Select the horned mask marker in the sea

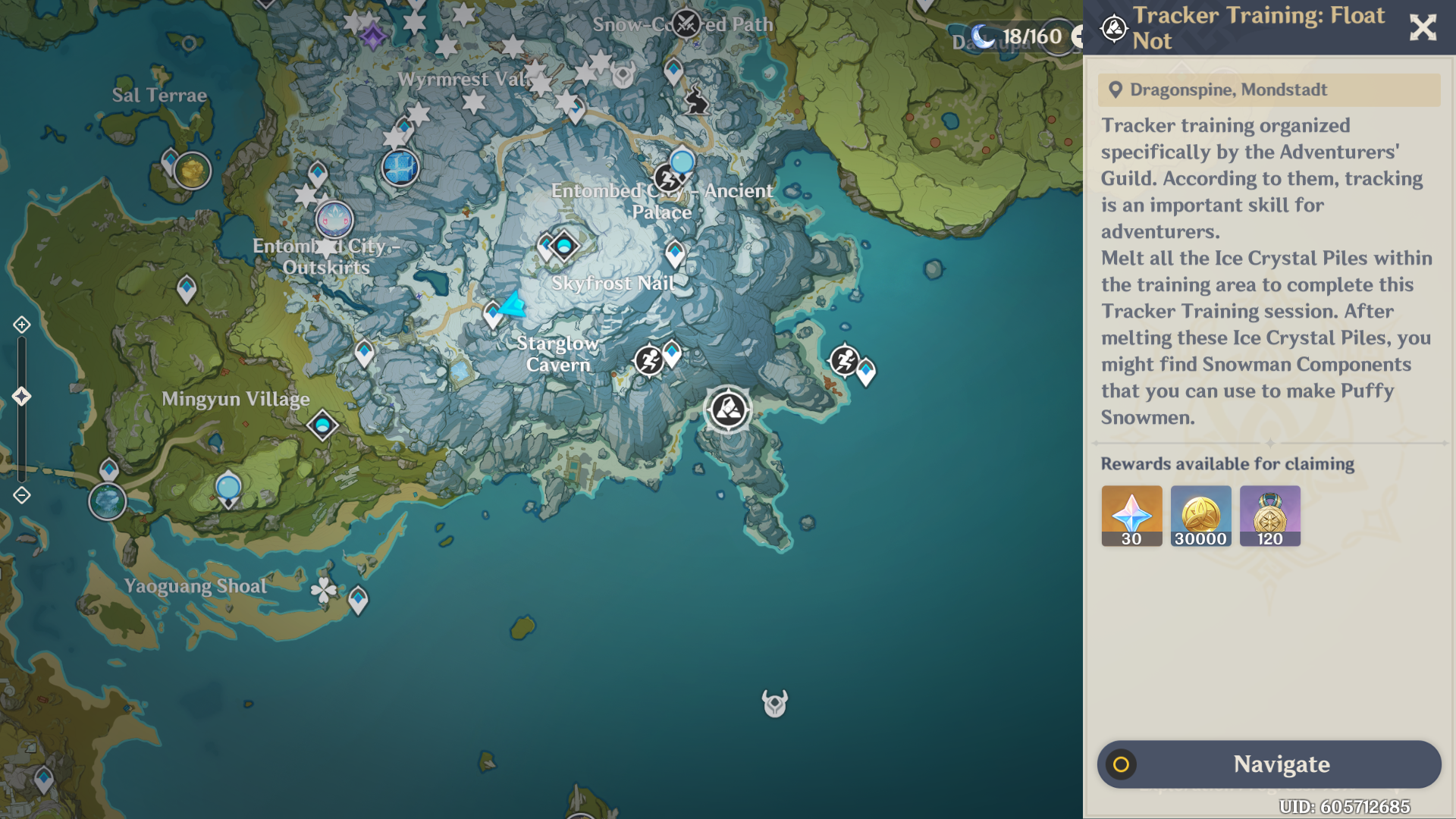774,703
